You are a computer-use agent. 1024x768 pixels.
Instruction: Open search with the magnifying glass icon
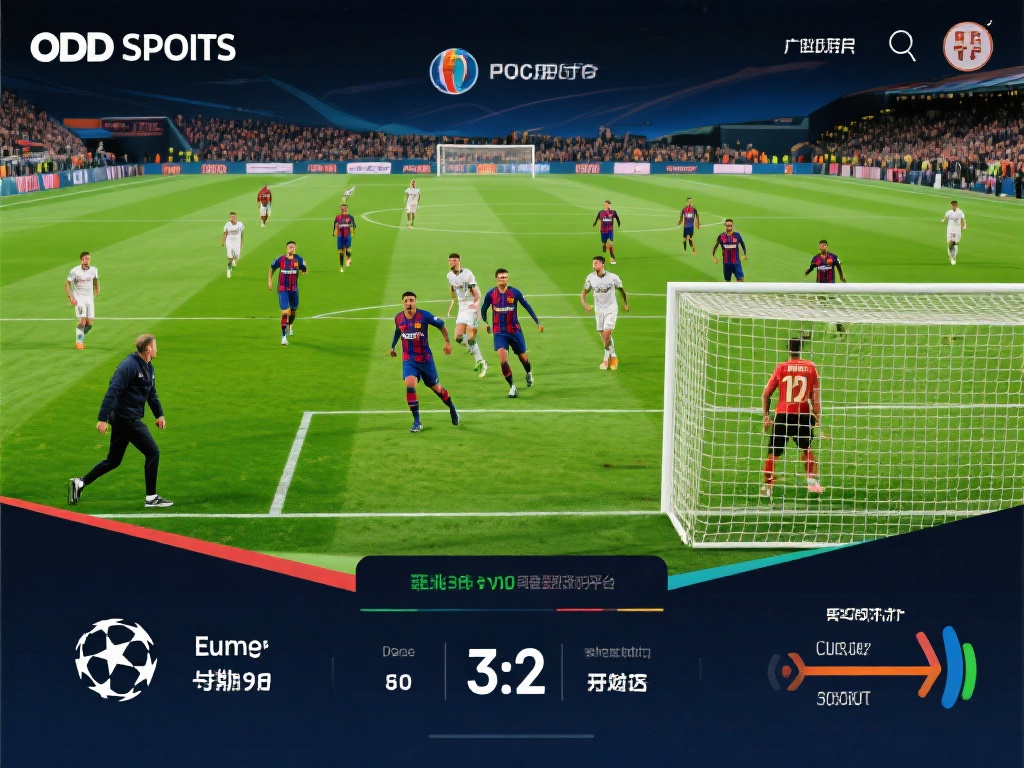coord(902,45)
